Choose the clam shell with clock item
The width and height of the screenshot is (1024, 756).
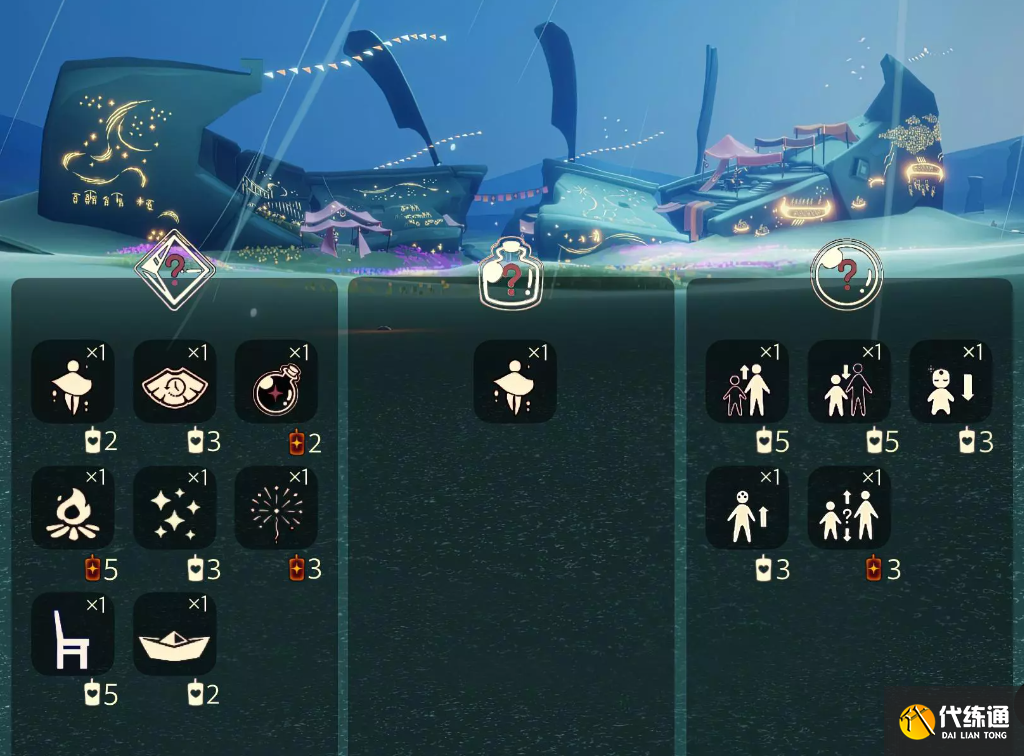175,382
